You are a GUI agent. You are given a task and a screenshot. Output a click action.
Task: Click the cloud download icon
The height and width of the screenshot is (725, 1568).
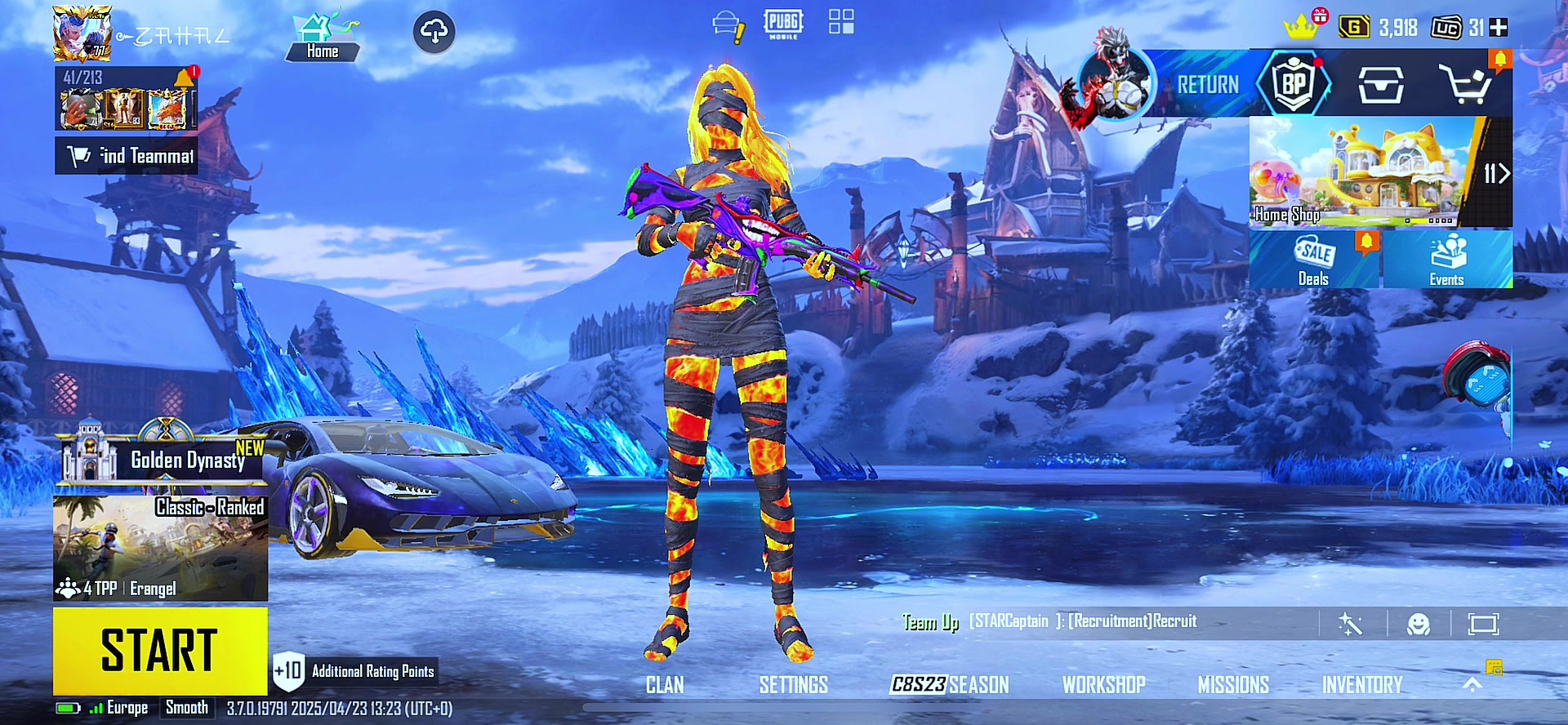click(x=434, y=32)
